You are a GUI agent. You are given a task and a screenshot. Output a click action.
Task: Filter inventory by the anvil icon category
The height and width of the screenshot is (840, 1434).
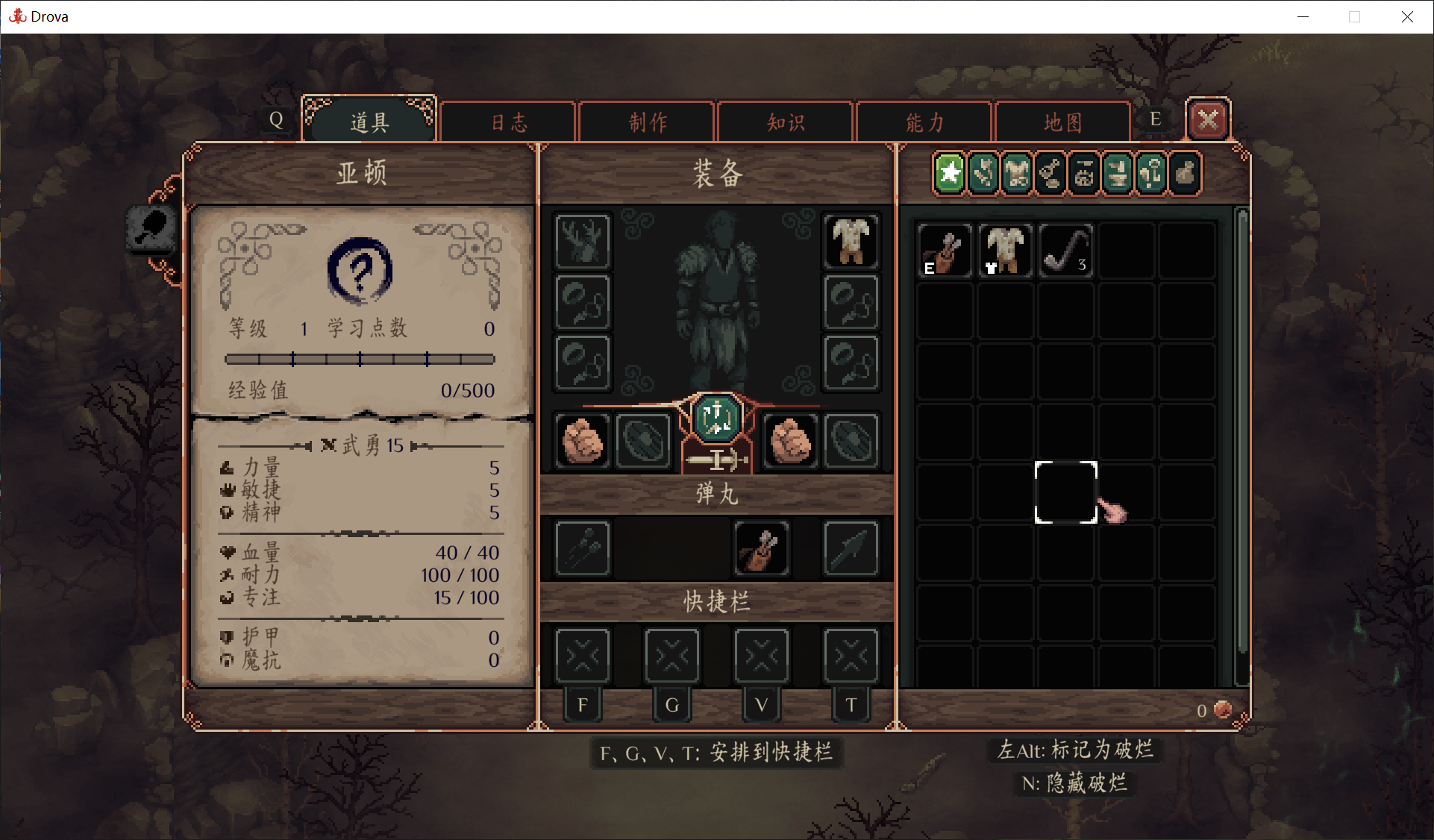(1118, 174)
